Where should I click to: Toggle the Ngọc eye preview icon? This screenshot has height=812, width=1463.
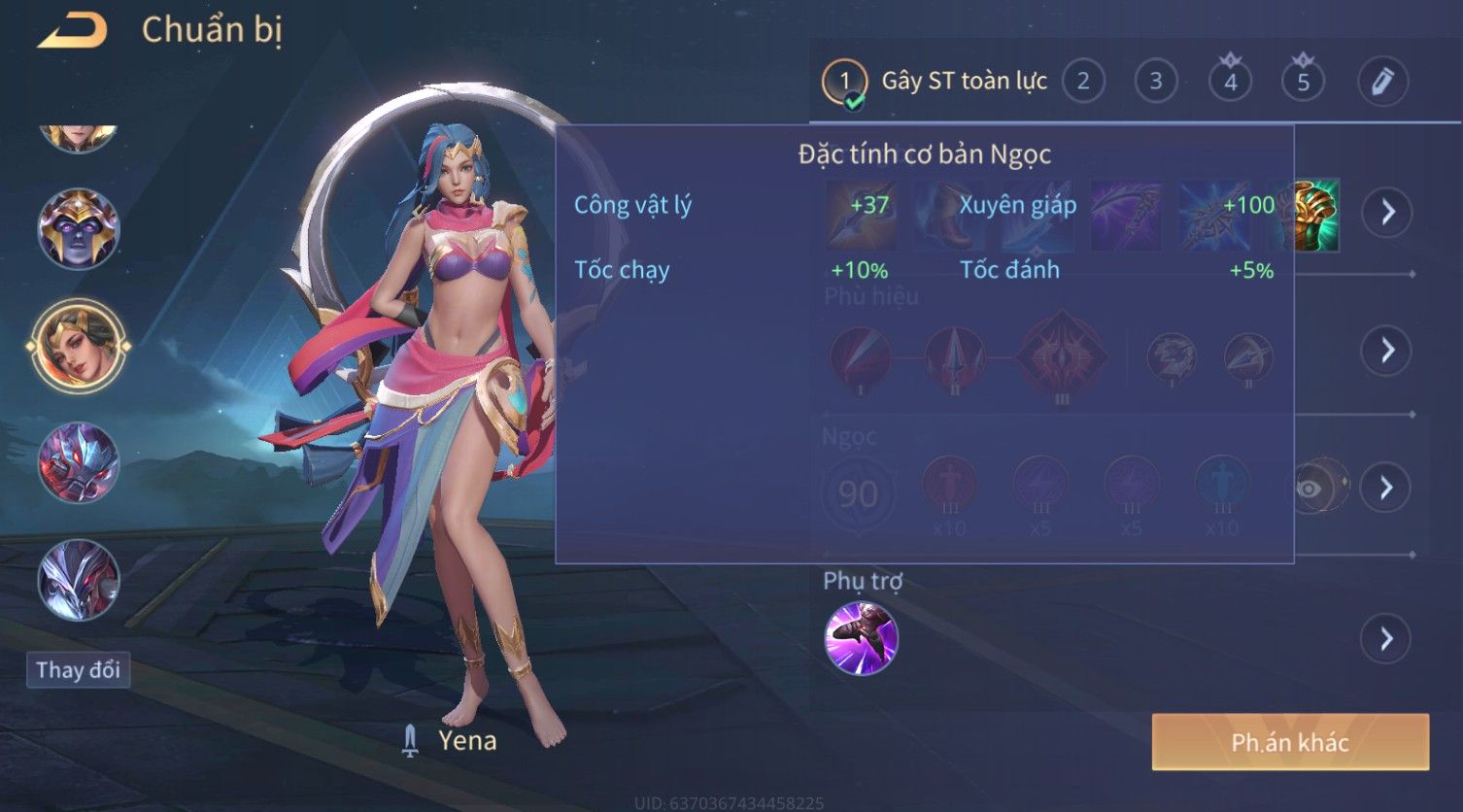[x=1311, y=488]
